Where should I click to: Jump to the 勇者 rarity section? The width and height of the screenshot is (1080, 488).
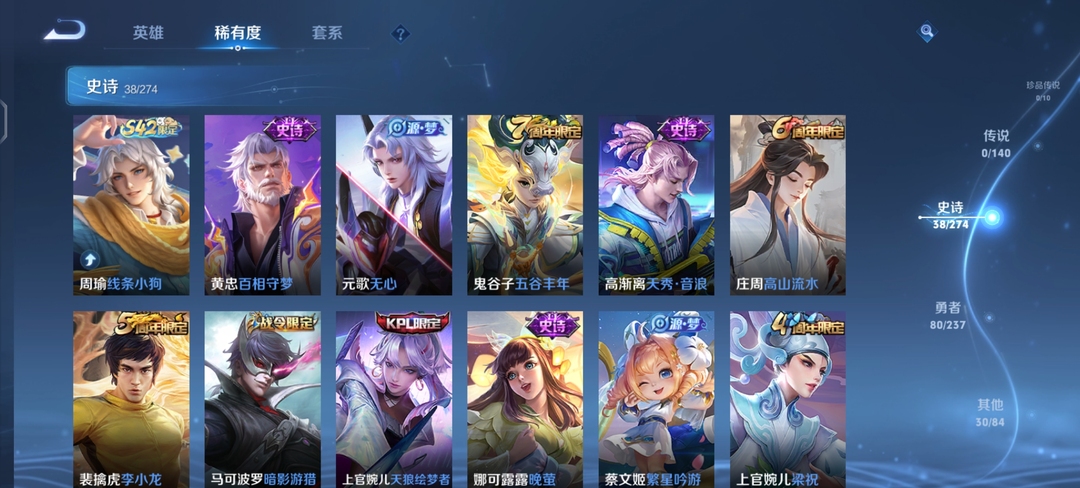coord(948,315)
